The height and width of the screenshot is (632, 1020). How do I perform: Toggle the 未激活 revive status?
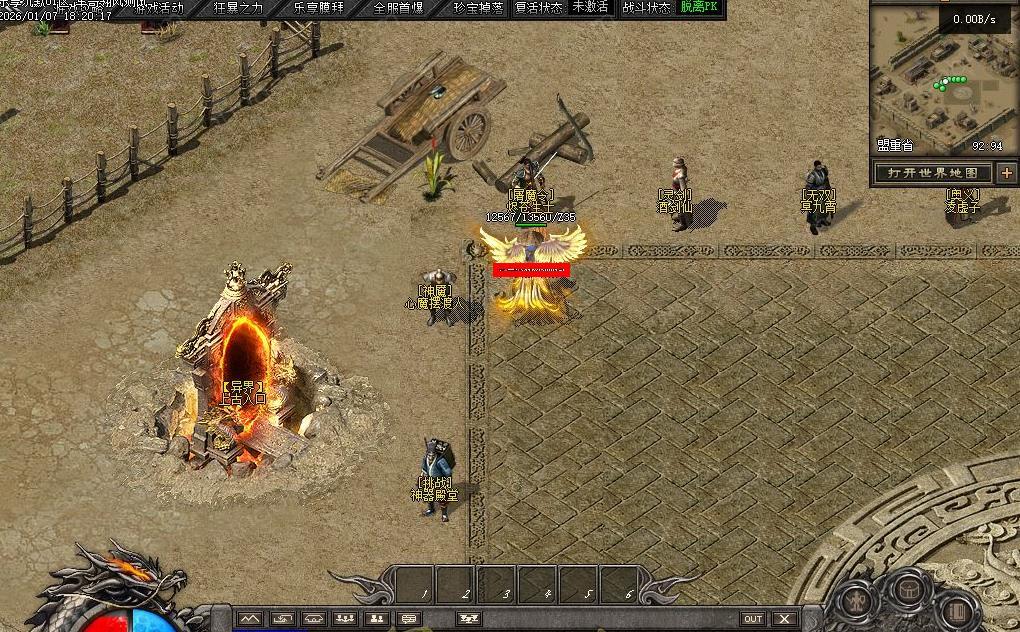591,8
